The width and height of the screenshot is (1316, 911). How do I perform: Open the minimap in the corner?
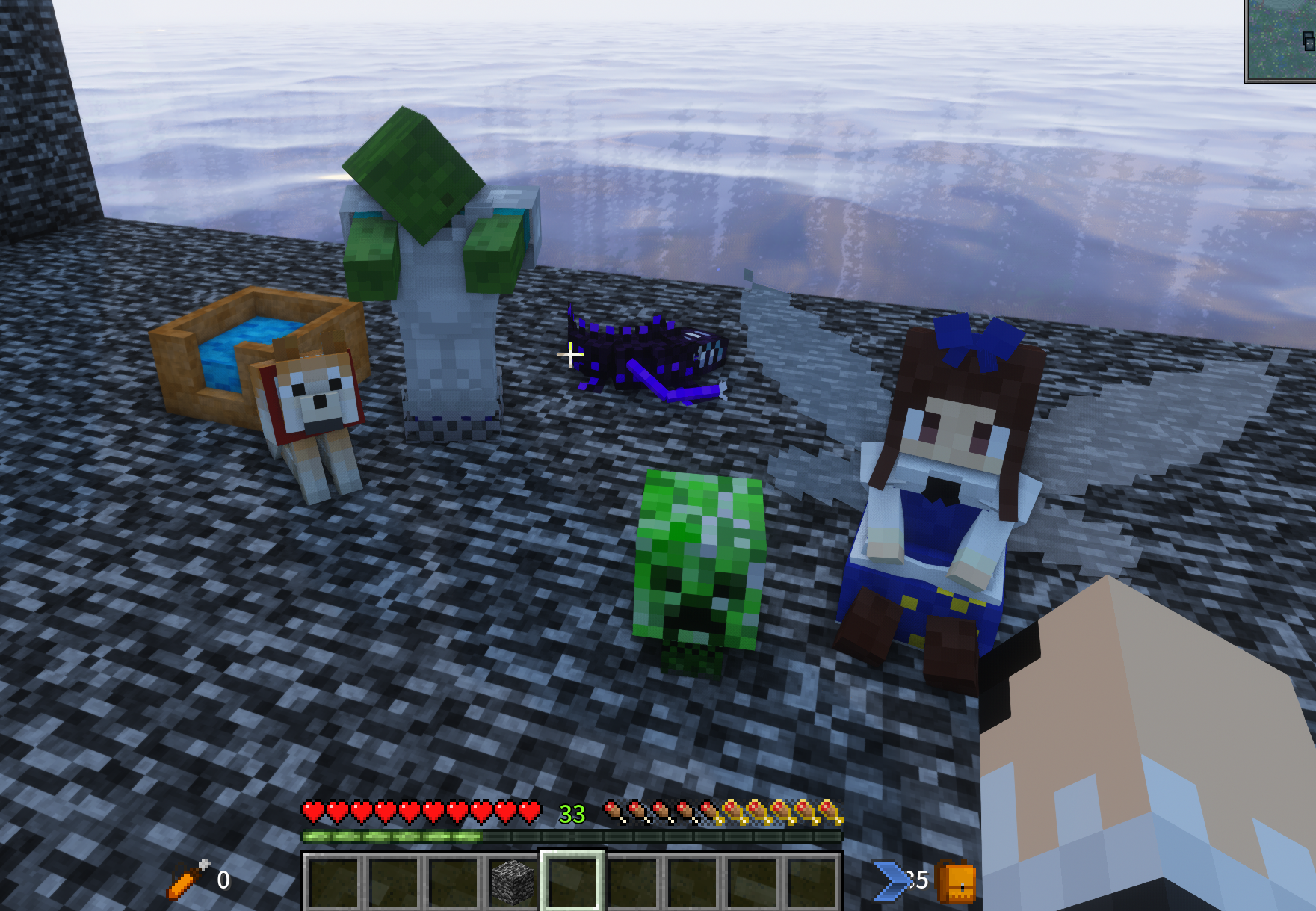(x=1280, y=40)
